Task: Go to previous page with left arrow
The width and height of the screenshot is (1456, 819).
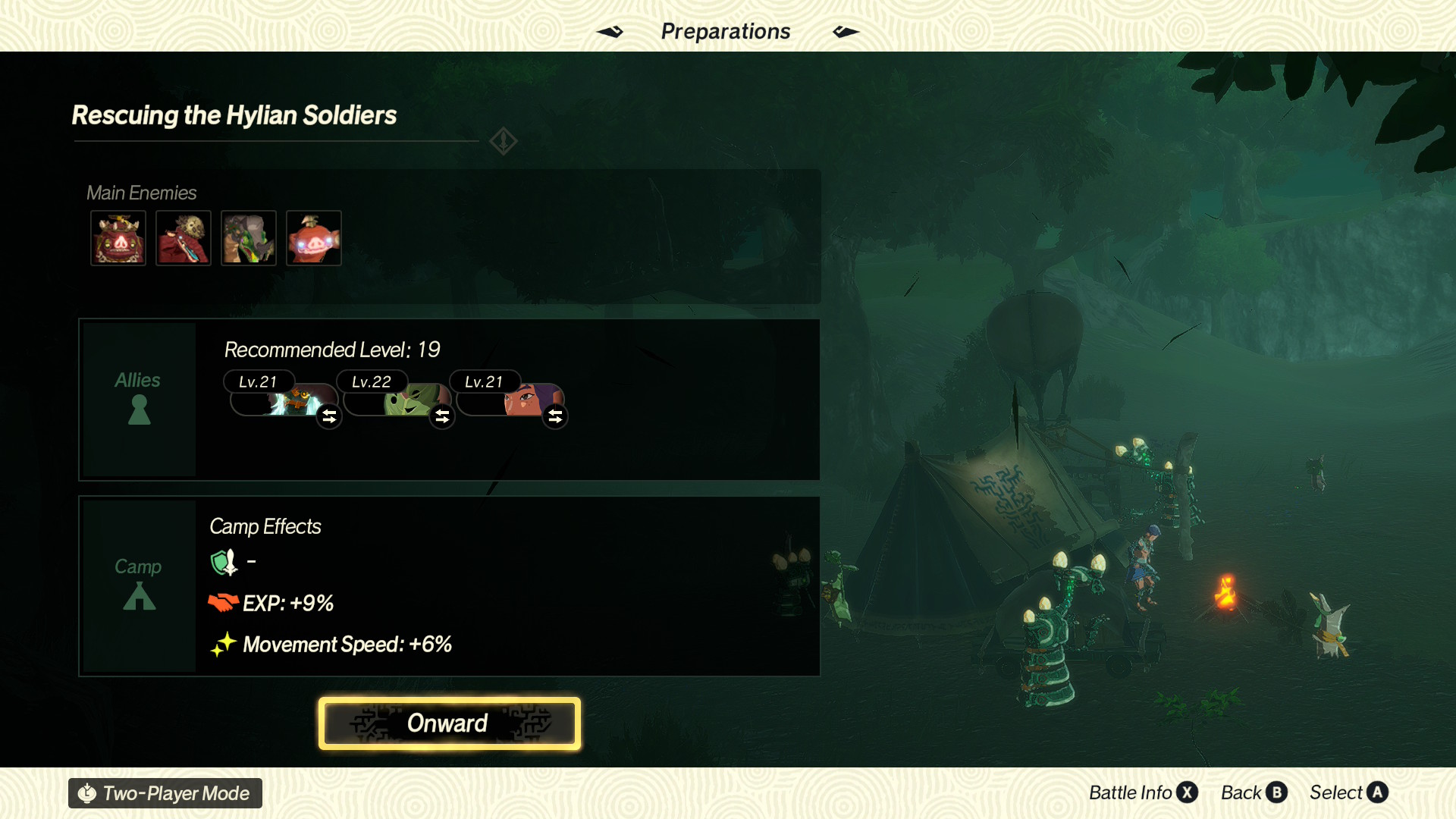Action: (x=610, y=32)
